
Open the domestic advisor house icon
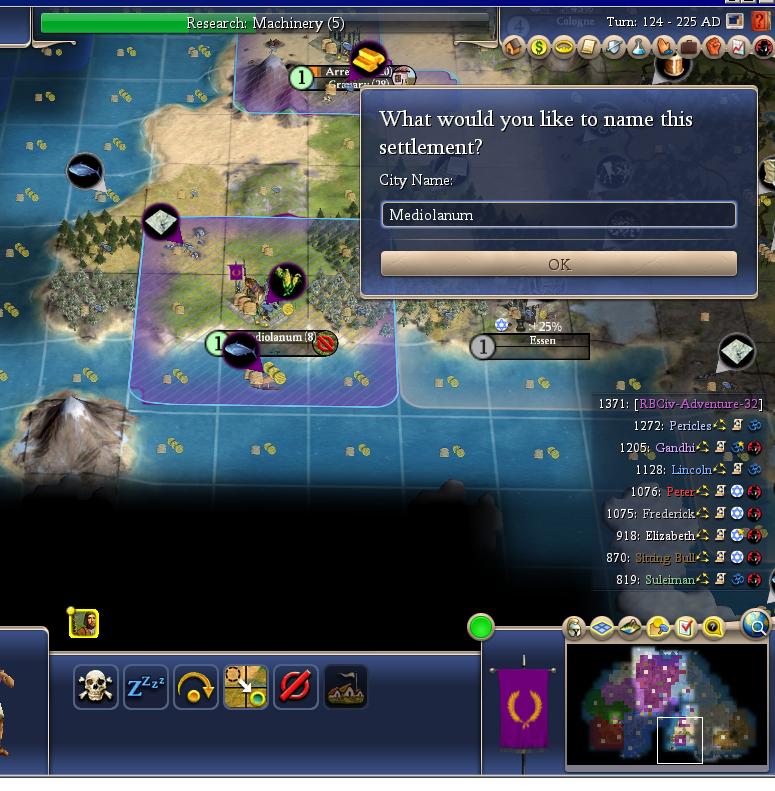[x=514, y=47]
